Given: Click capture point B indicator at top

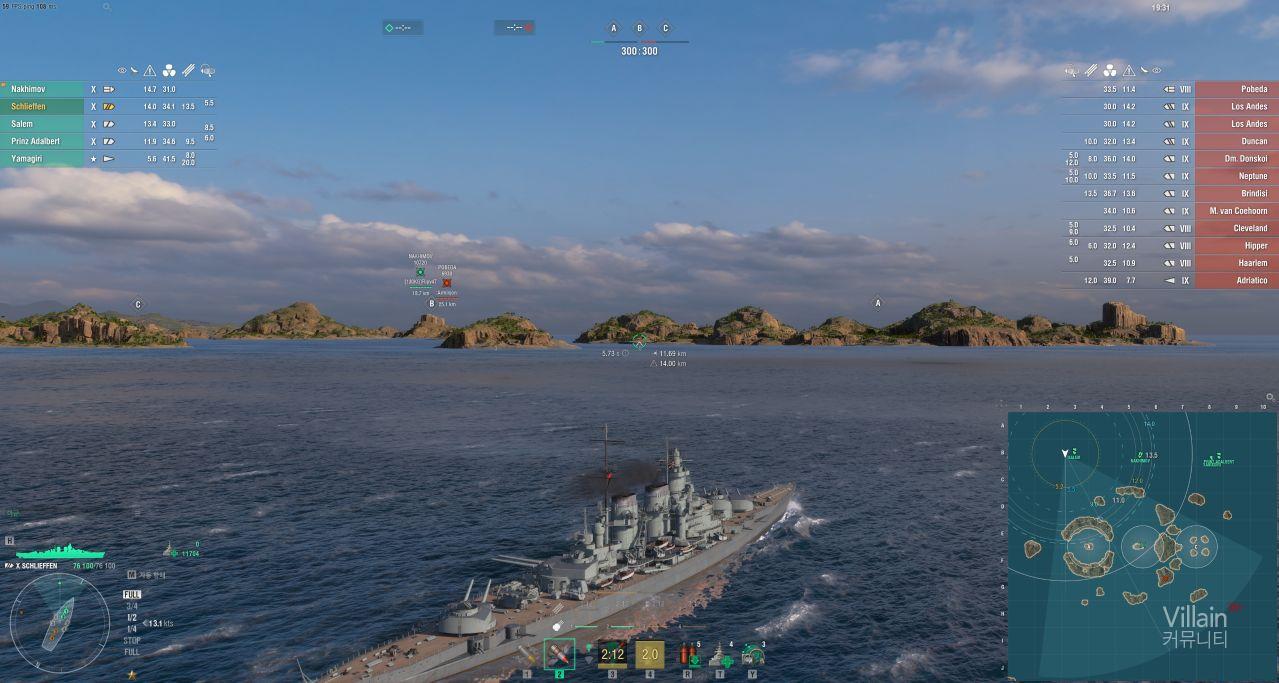Looking at the screenshot, I should click(639, 28).
